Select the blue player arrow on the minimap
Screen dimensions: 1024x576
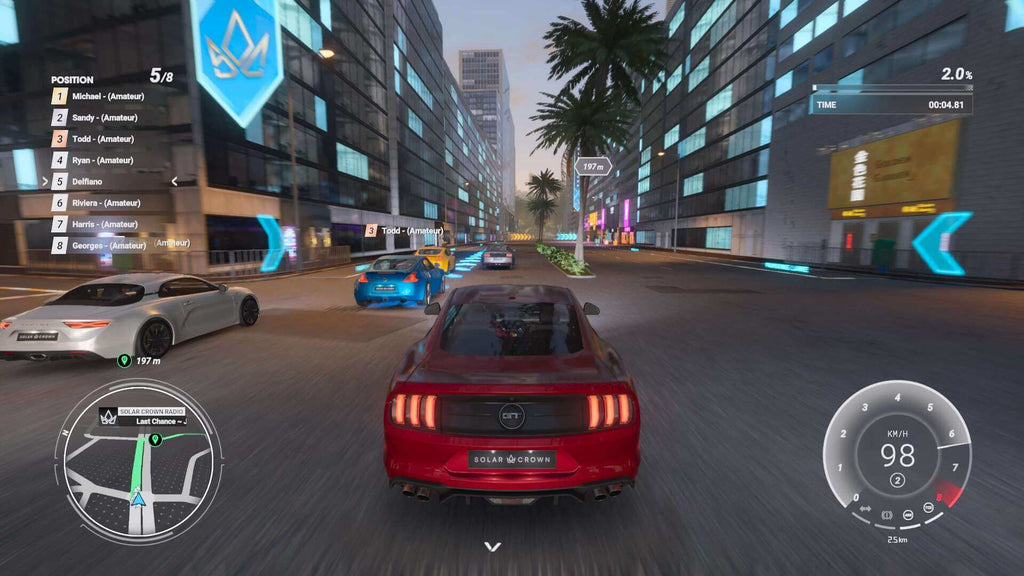(138, 497)
